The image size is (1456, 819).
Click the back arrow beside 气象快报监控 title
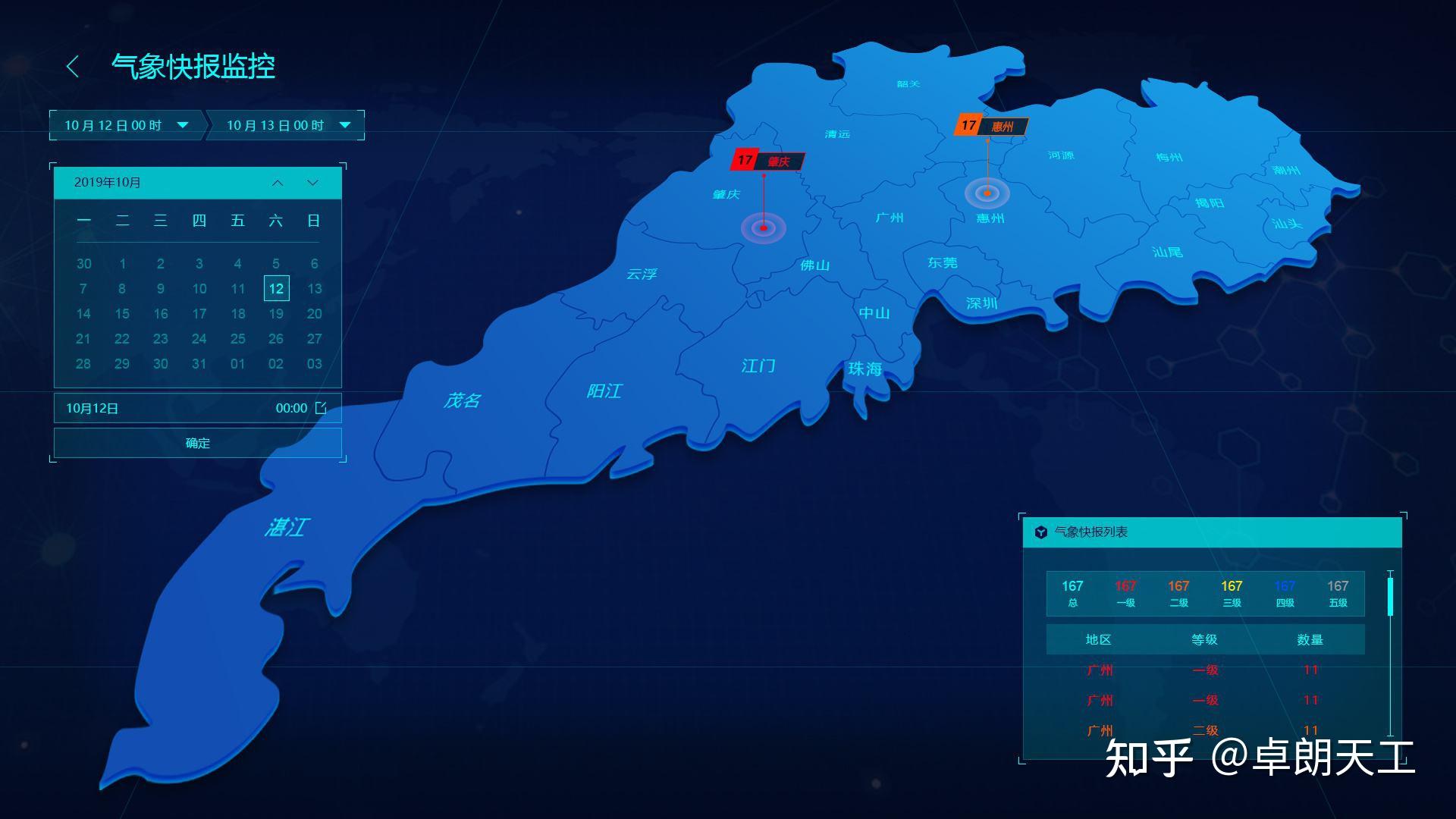coord(74,67)
